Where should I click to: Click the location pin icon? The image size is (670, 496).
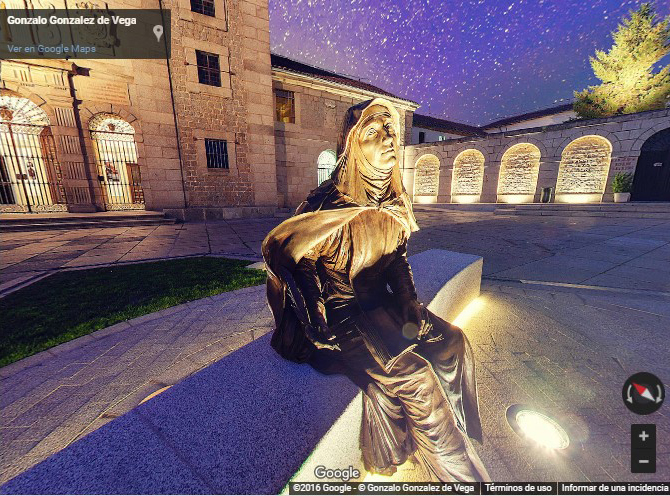158,33
